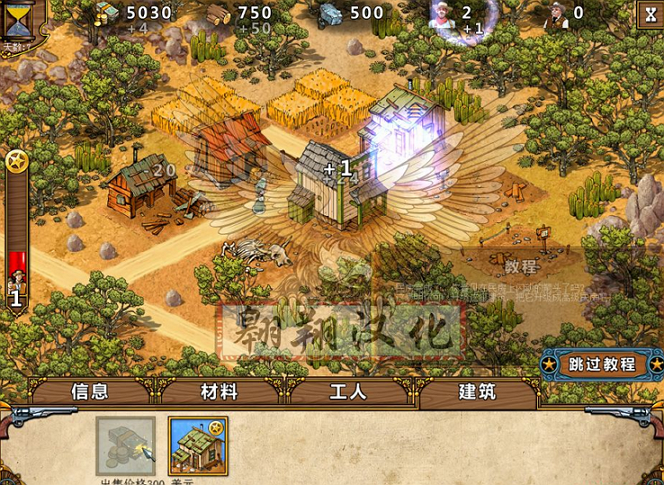Select the 工人 (Workers) tab
Viewport: 664px width, 485px height.
(348, 392)
